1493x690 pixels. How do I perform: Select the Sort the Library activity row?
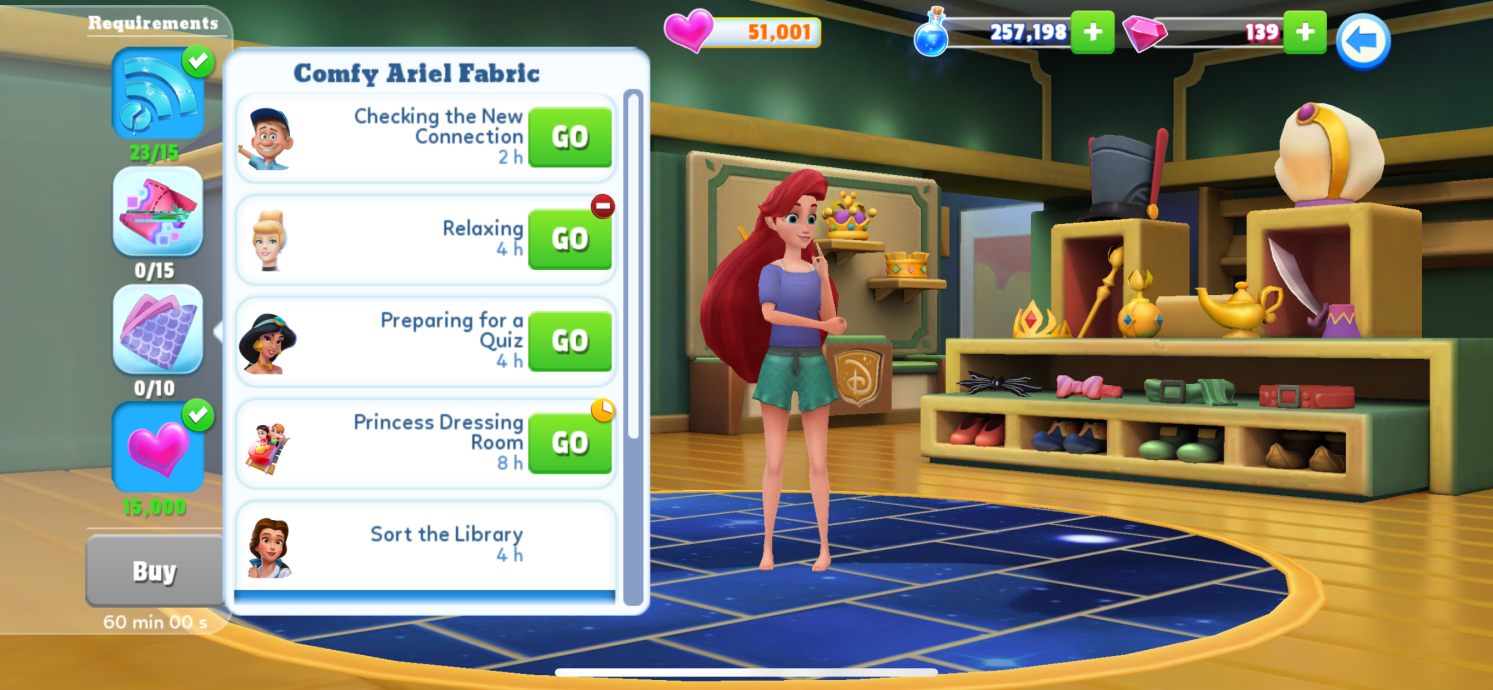[425, 543]
